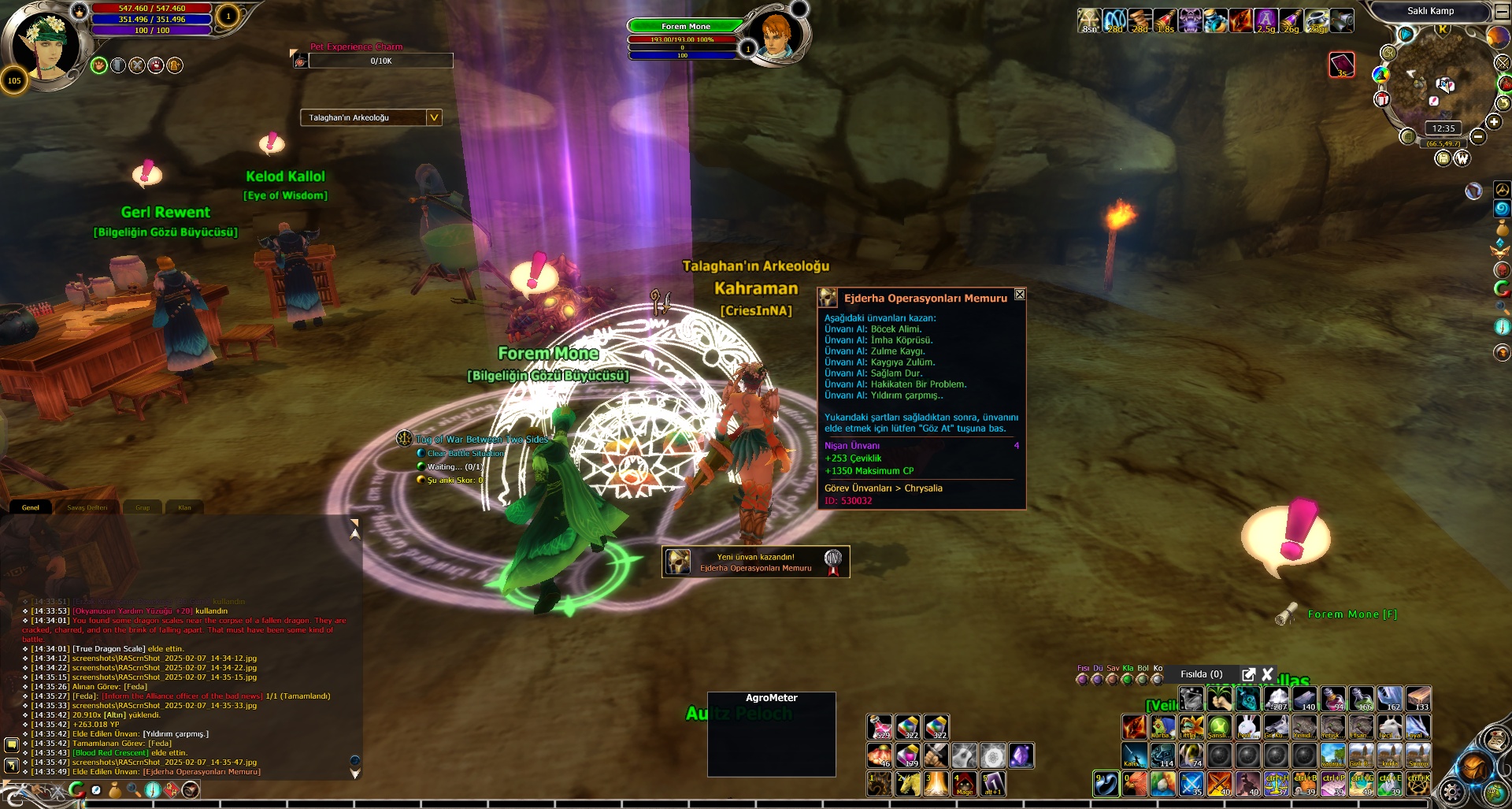Click the Forem Mone target portrait
Viewport: 1512px width, 809px height.
tap(776, 35)
